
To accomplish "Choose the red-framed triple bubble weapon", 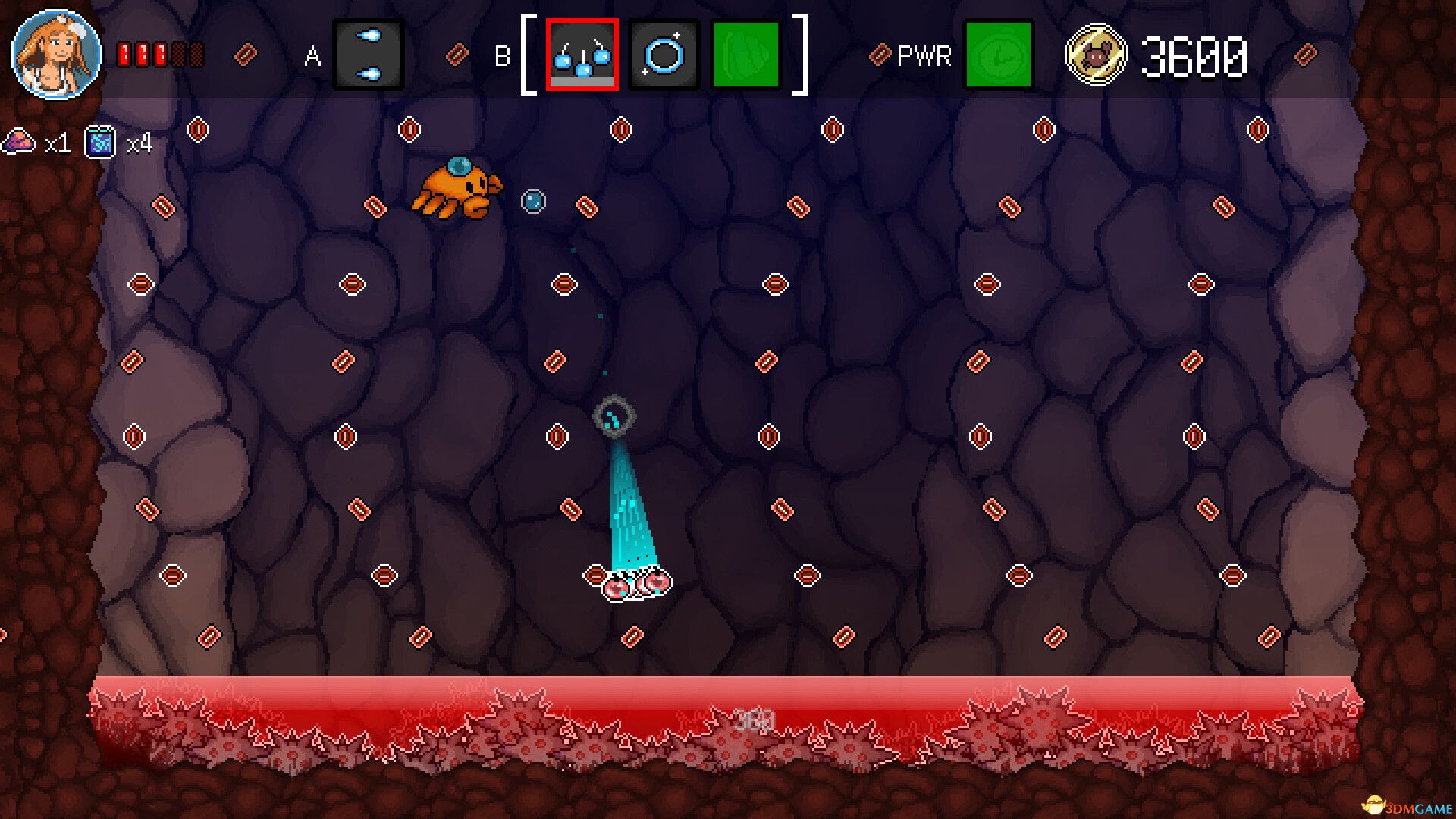I will click(x=582, y=55).
